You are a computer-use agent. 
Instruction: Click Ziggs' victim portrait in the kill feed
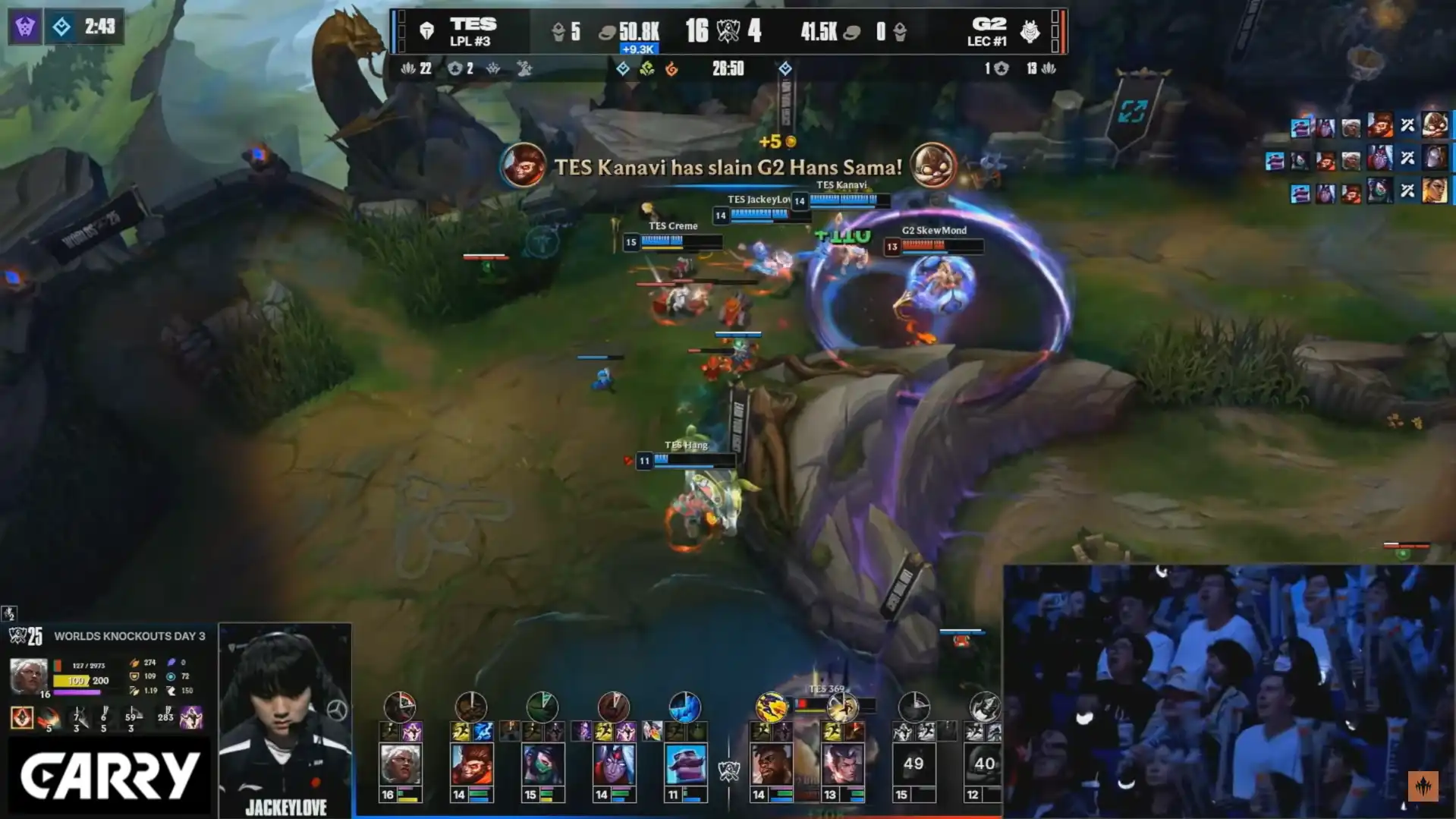pyautogui.click(x=1435, y=124)
